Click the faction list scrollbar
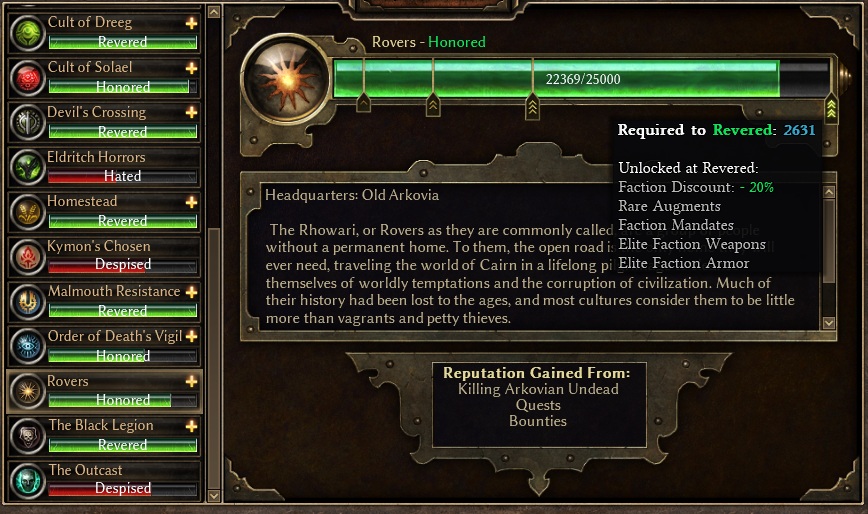Screen dimensions: 868x514 [x=212, y=300]
